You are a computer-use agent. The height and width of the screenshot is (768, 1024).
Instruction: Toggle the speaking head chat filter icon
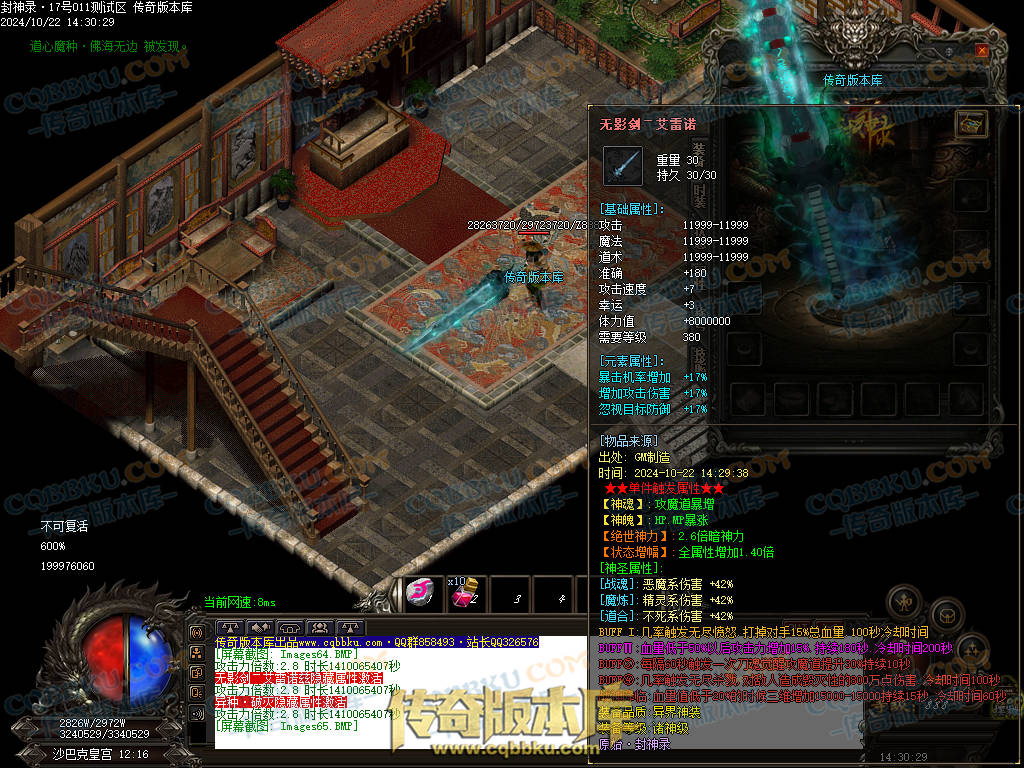click(x=196, y=691)
